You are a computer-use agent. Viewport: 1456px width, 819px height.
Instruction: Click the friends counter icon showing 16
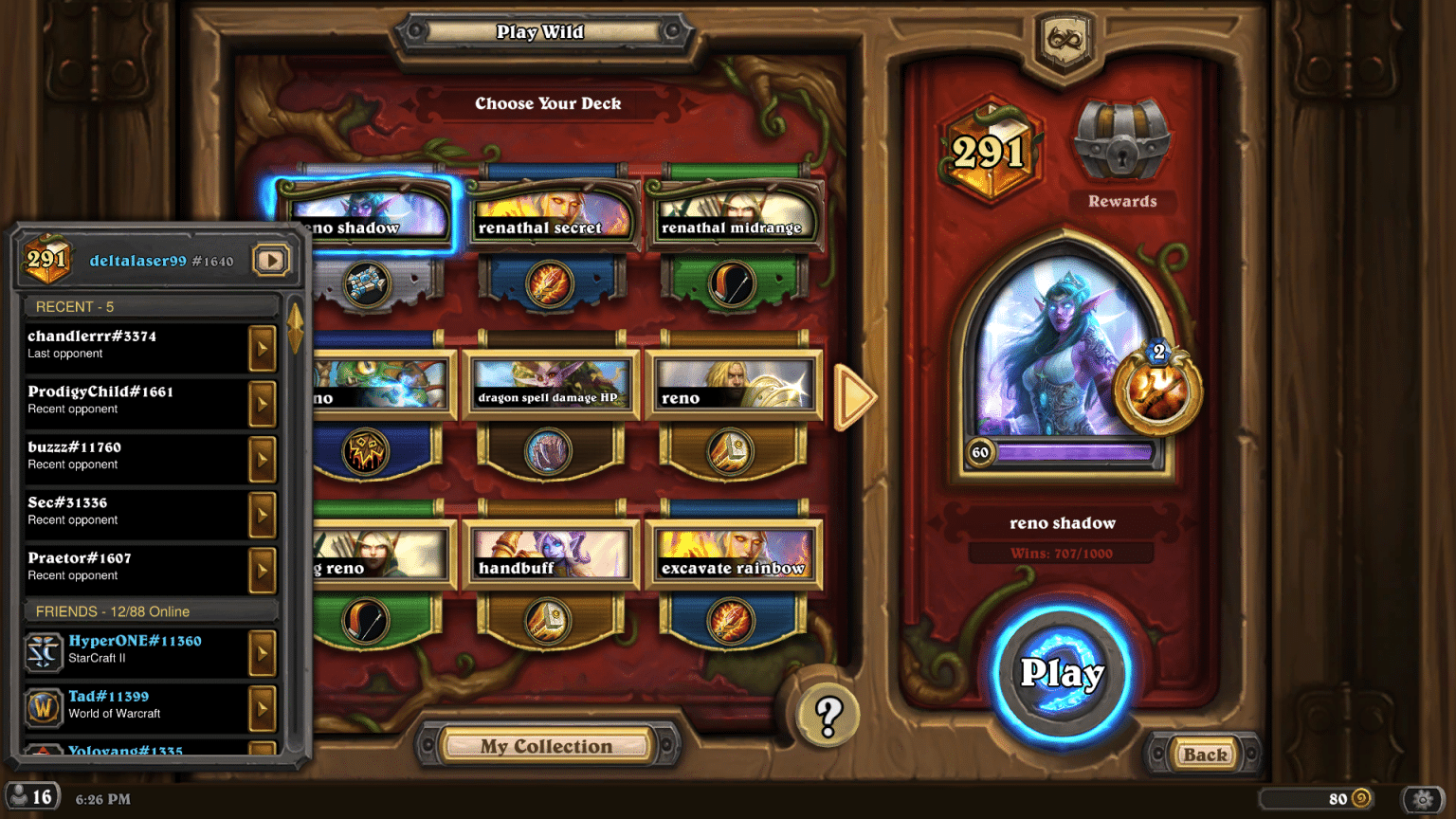click(31, 795)
